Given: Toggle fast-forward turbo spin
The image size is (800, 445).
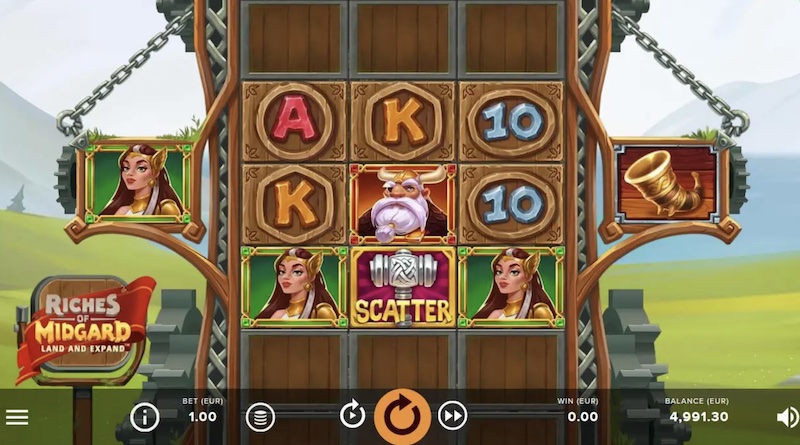Looking at the screenshot, I should [453, 416].
